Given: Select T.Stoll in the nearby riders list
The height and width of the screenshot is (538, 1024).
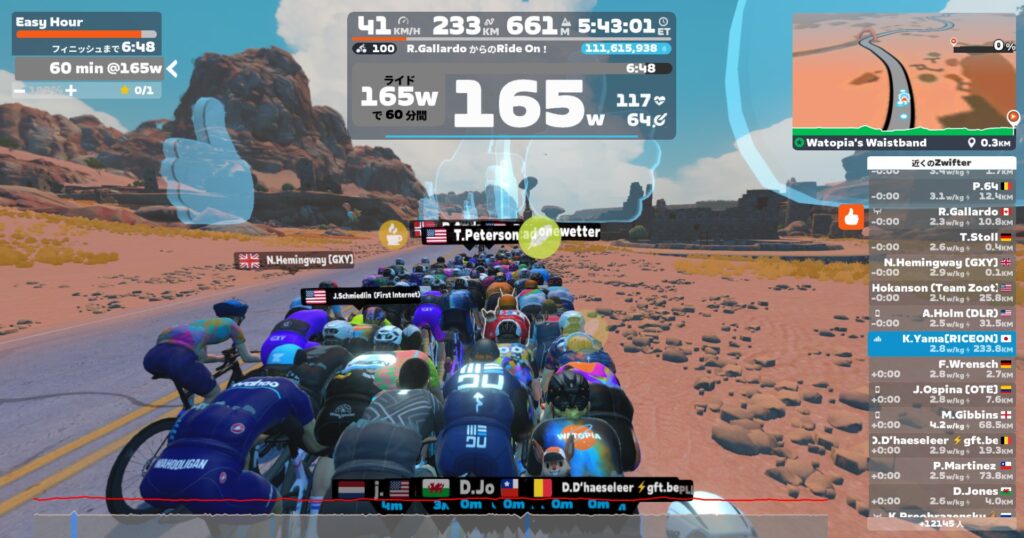Looking at the screenshot, I should point(941,242).
